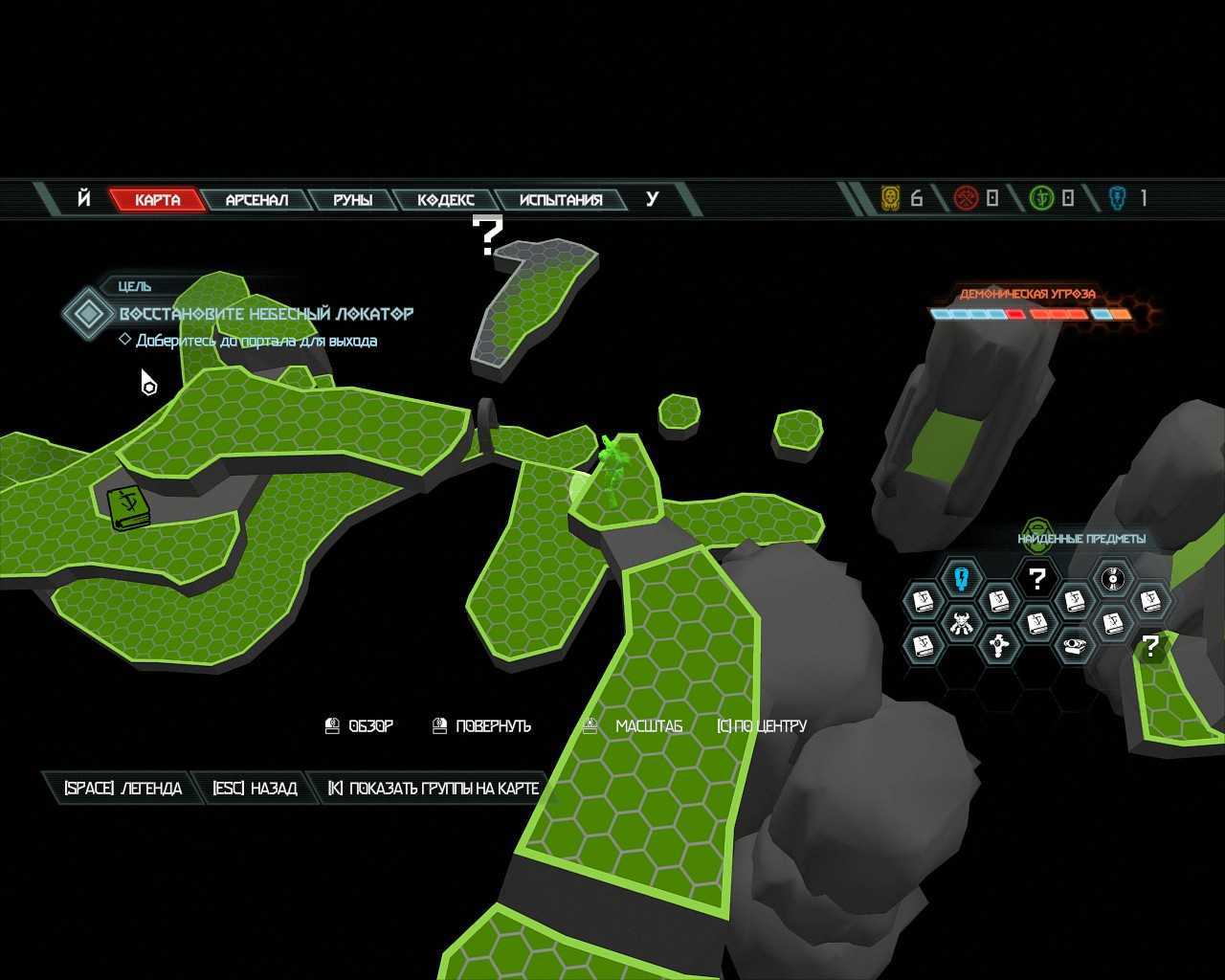Select the blue argent cell found item
The width and height of the screenshot is (1225, 980).
point(962,578)
